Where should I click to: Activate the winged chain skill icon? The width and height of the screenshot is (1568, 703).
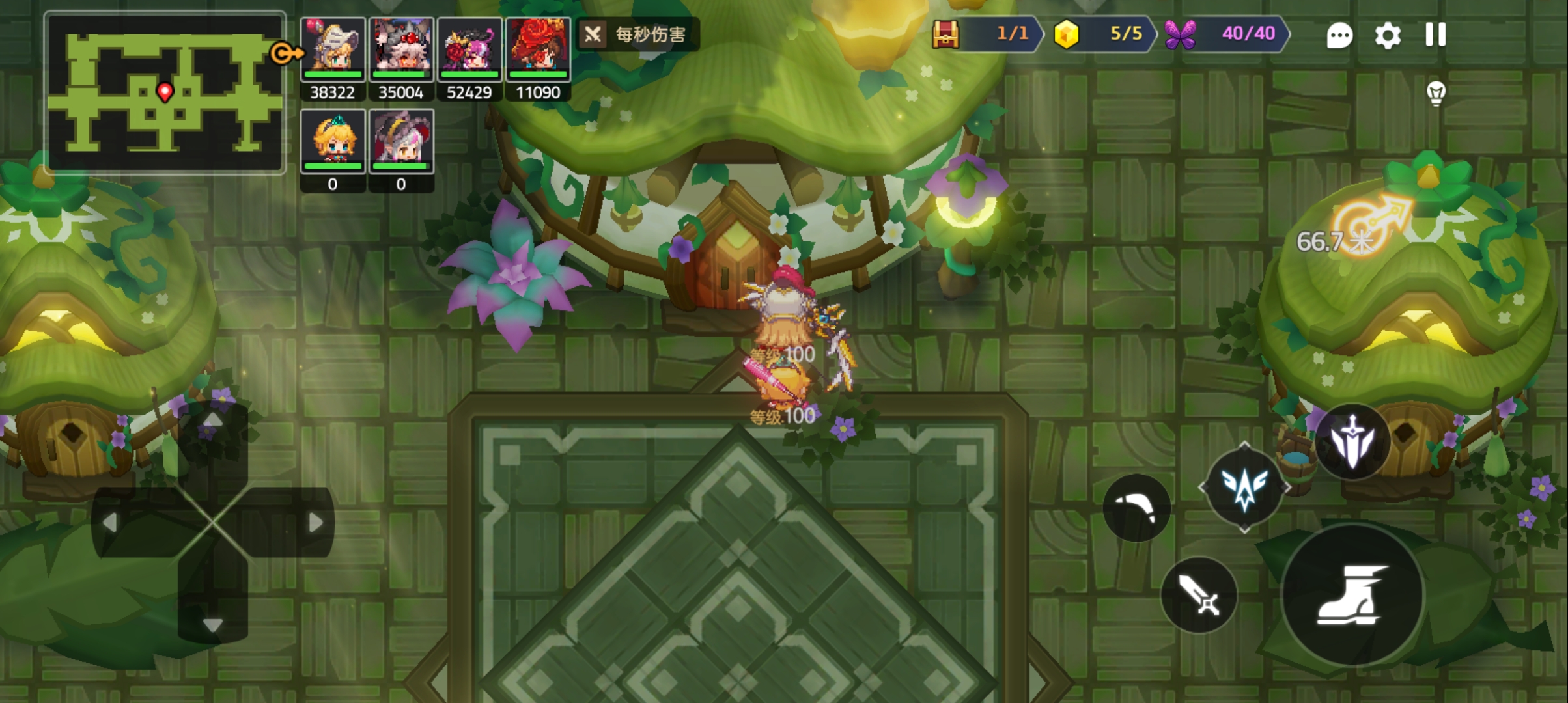click(1244, 488)
